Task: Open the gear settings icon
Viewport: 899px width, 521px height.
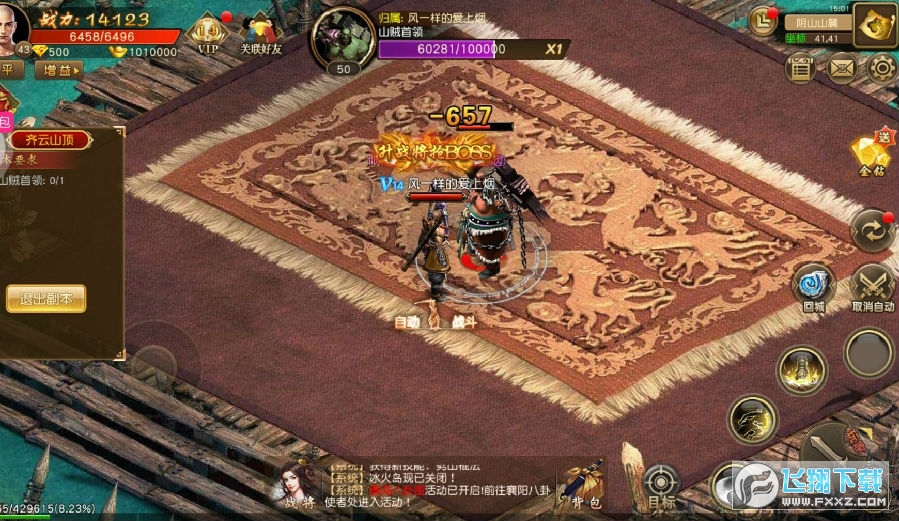Action: pyautogui.click(x=882, y=68)
